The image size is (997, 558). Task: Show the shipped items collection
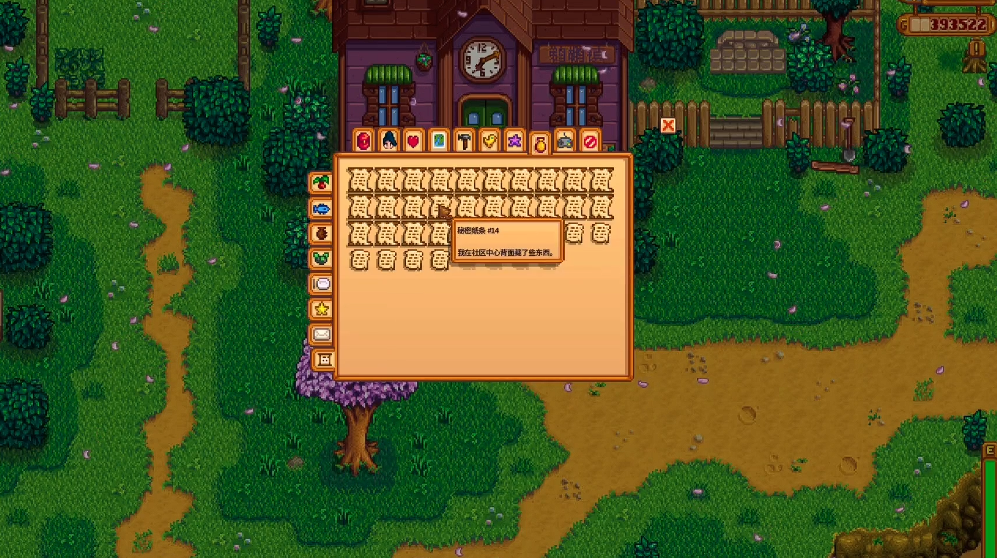[321, 183]
